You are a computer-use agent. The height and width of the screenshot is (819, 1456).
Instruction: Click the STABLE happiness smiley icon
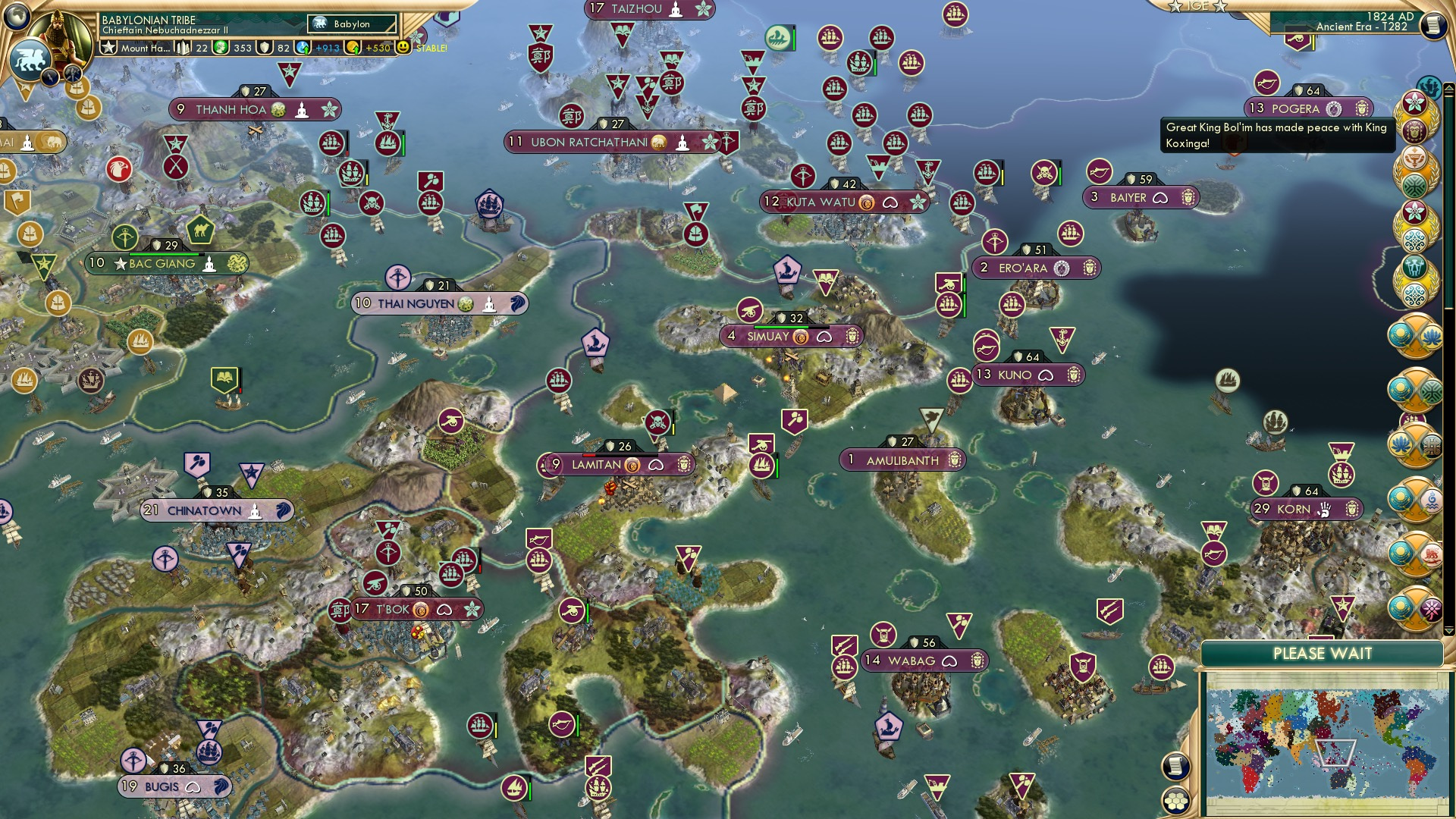click(x=404, y=48)
